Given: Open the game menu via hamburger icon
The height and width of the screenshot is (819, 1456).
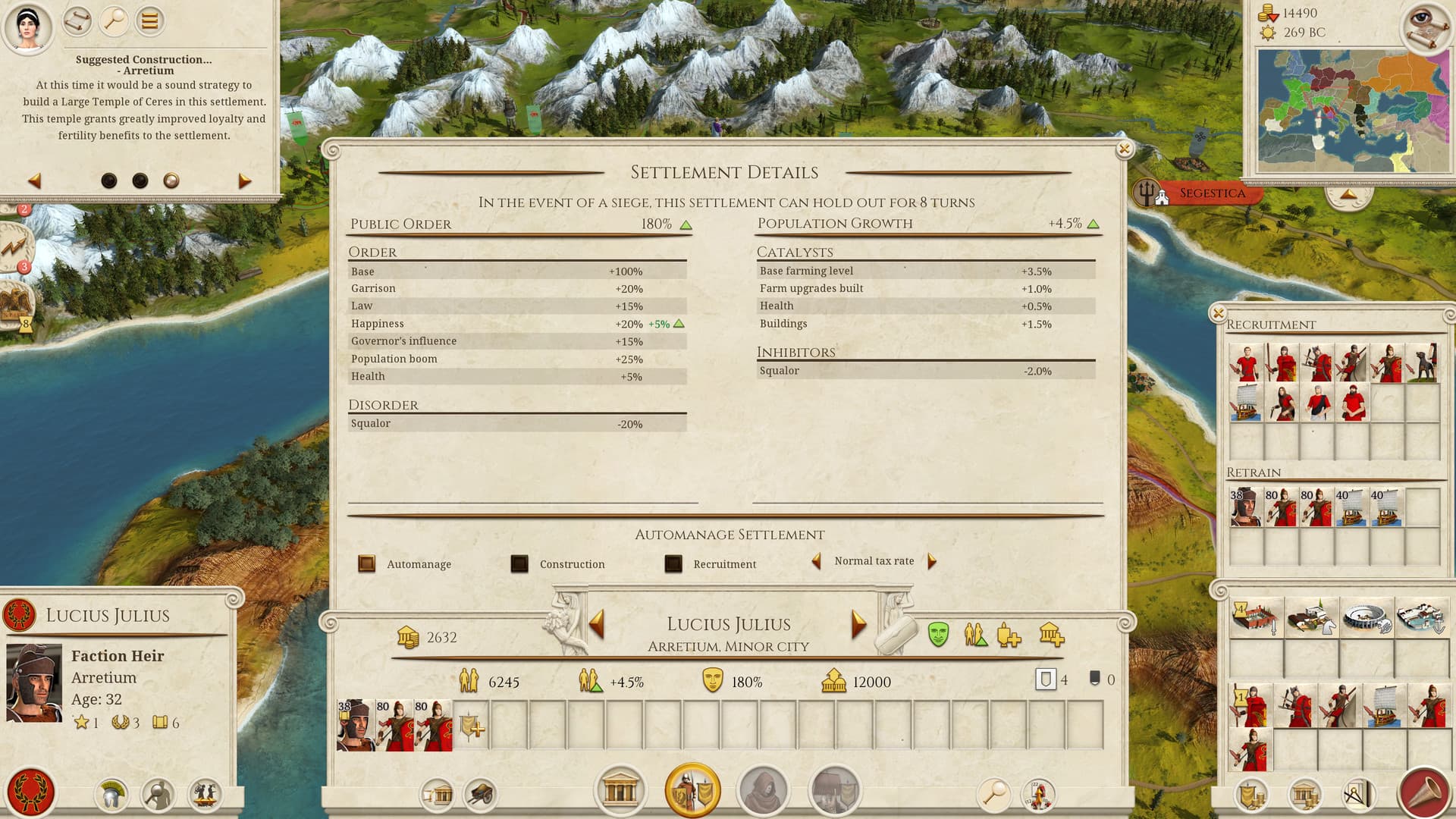Looking at the screenshot, I should (x=149, y=20).
